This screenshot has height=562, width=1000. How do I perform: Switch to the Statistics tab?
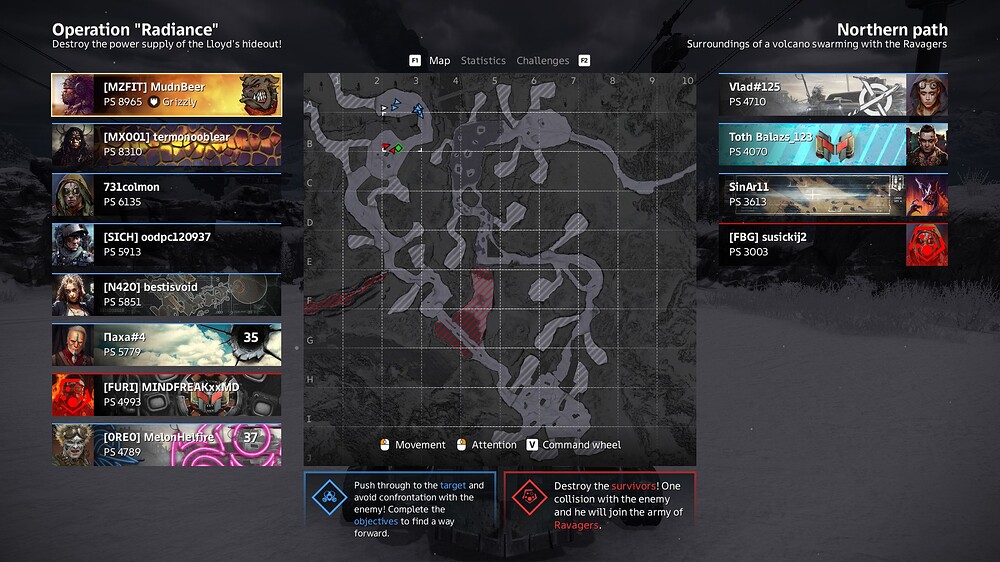coord(483,61)
